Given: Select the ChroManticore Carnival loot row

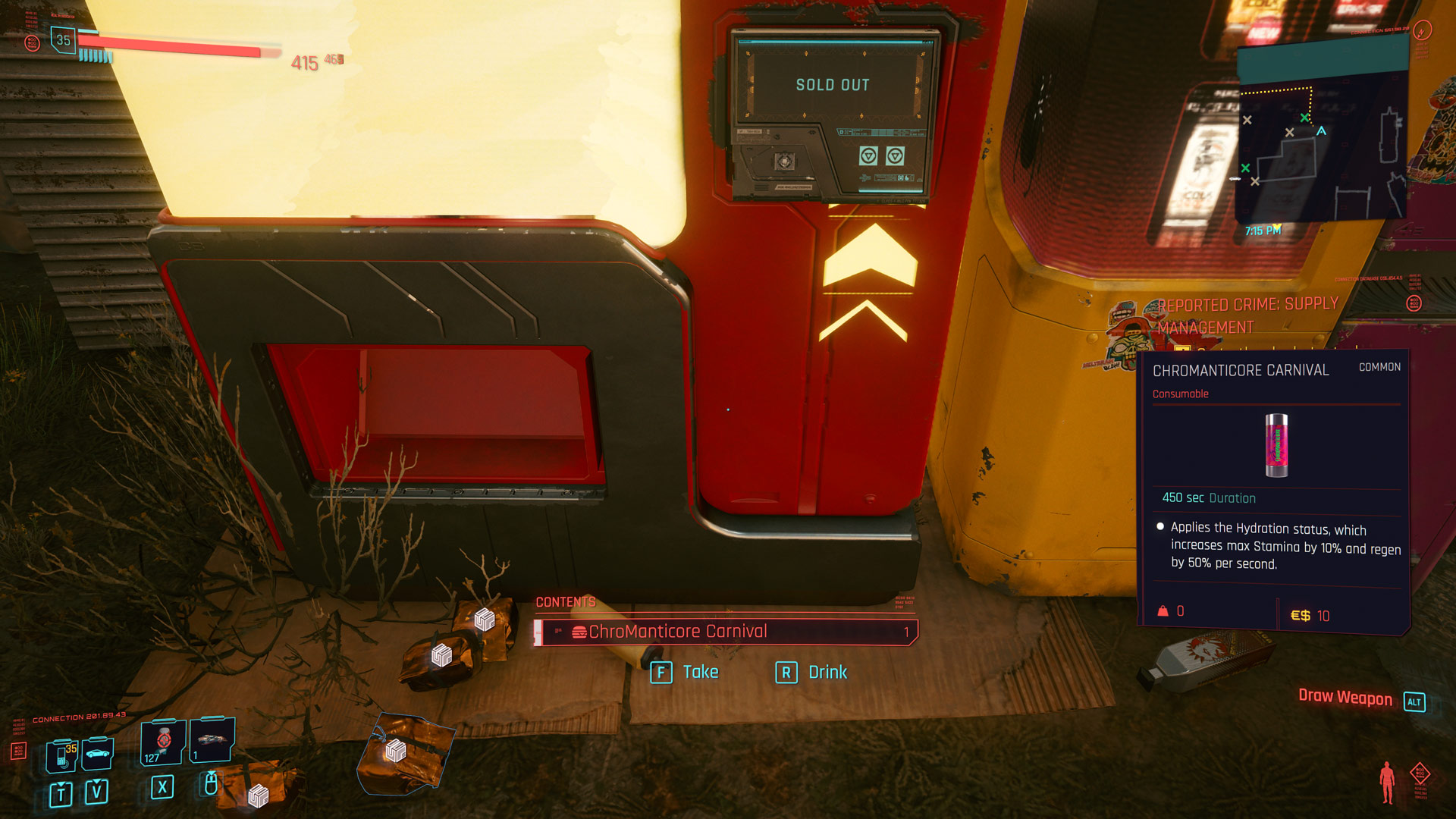Looking at the screenshot, I should 726,632.
